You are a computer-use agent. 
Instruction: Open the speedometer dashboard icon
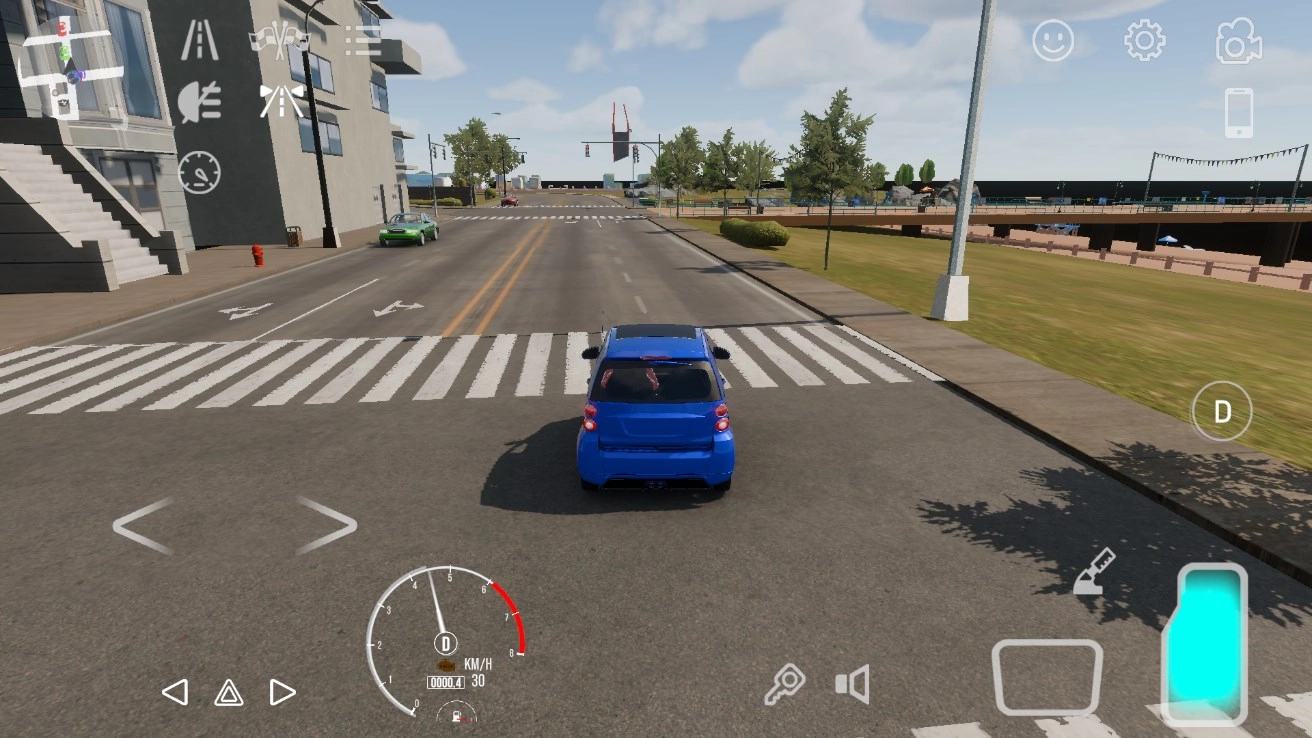(199, 171)
